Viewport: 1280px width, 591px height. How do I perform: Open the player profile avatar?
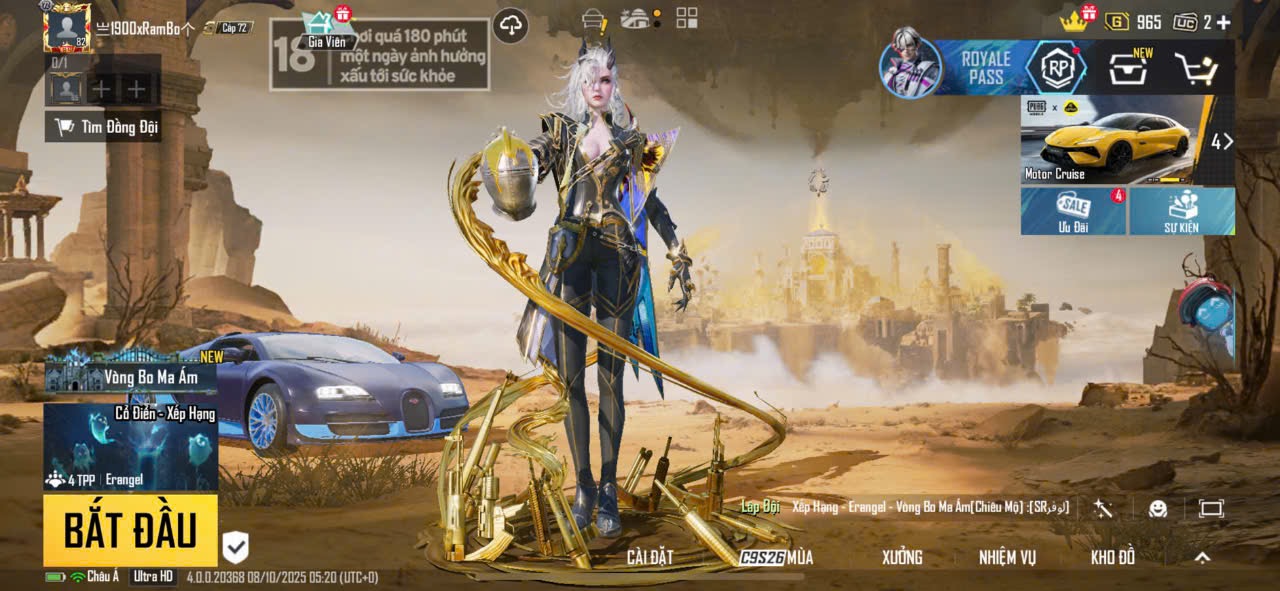click(67, 28)
